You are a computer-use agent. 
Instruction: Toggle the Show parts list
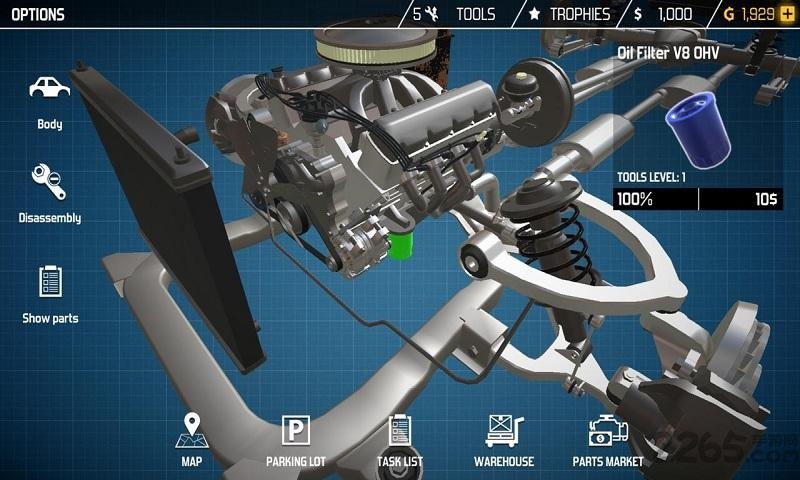[50, 293]
